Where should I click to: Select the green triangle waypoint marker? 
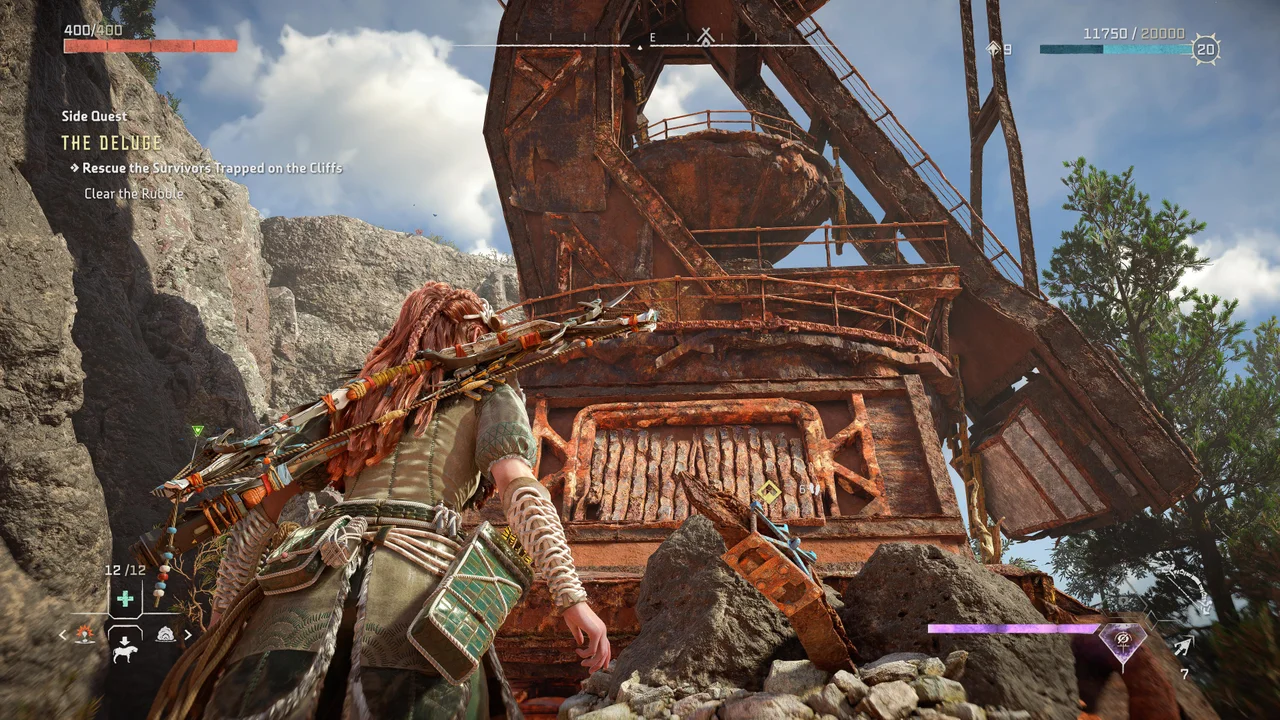tap(197, 431)
